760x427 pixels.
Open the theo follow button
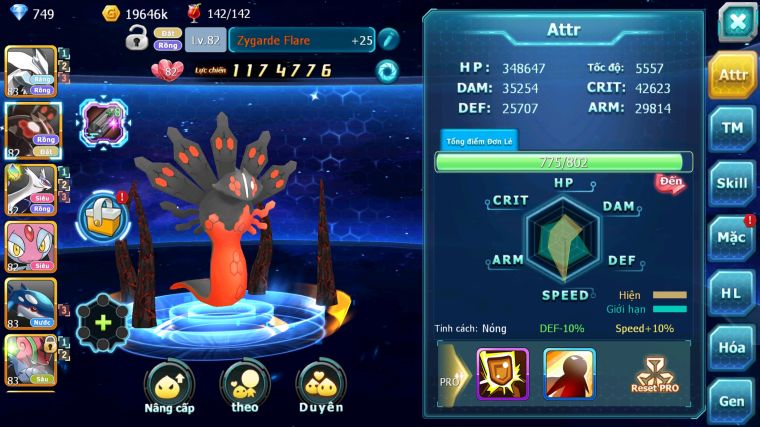pyautogui.click(x=244, y=386)
